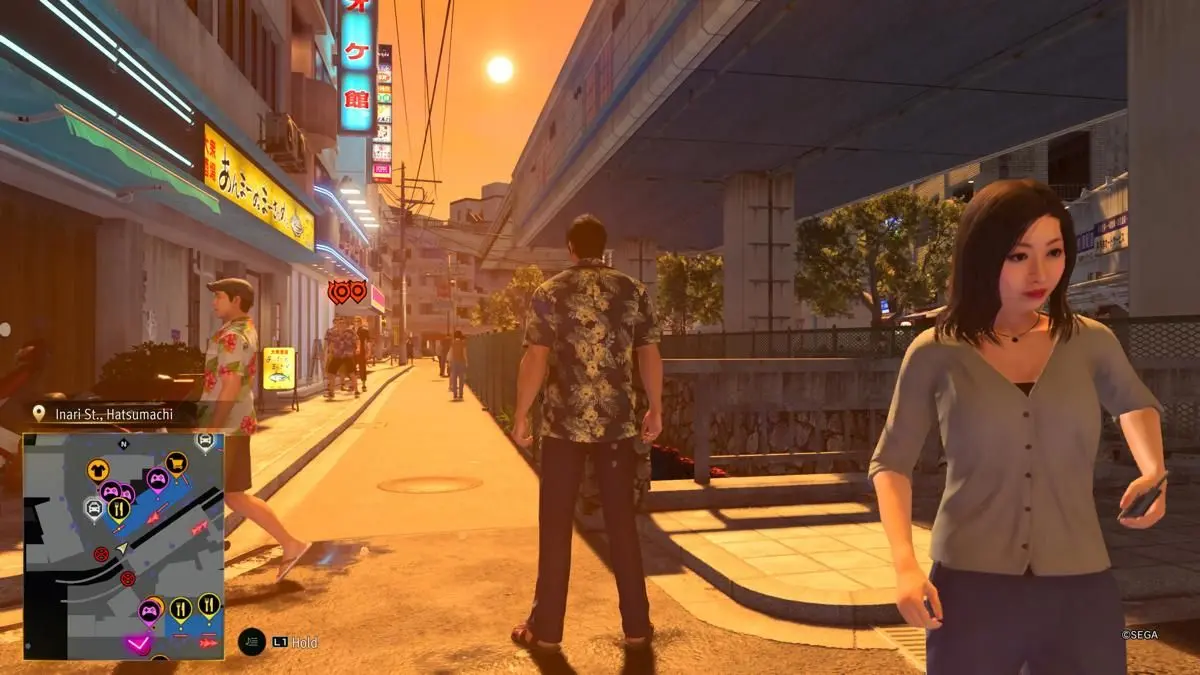The image size is (1200, 675).
Task: Open the music playlist icon
Action: pyautogui.click(x=251, y=642)
